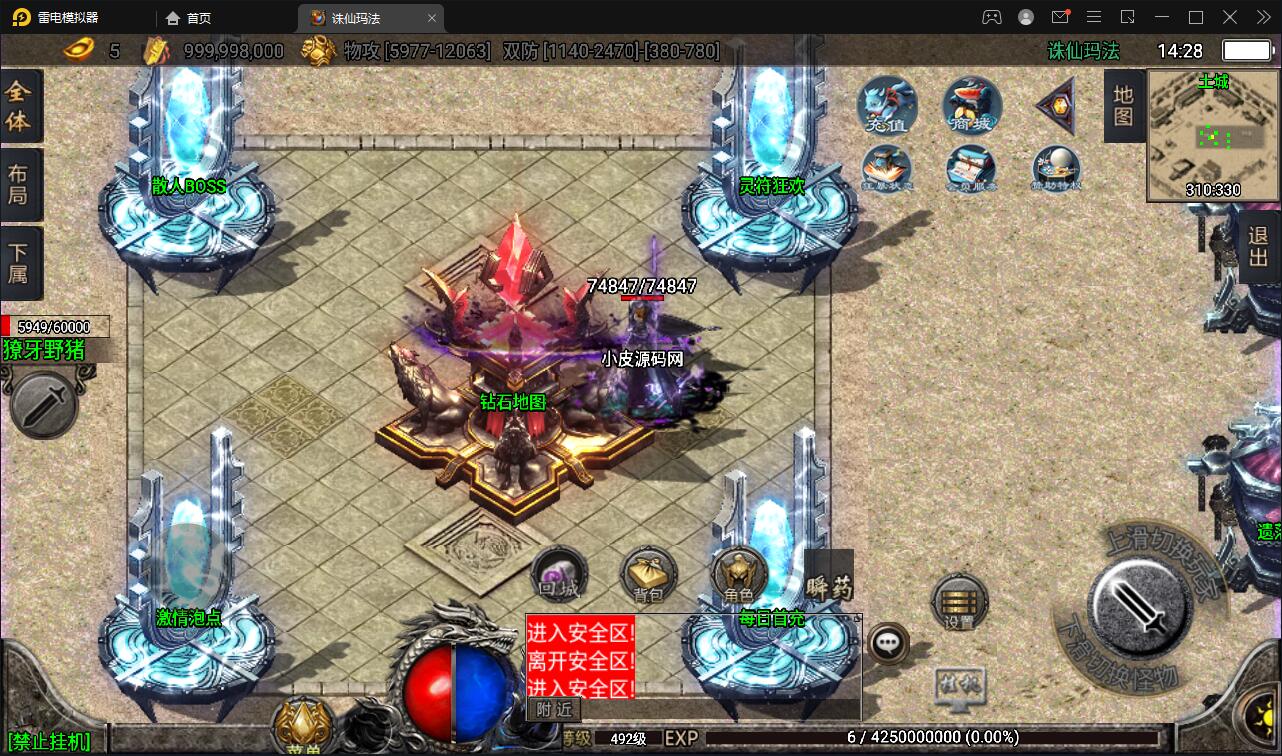Use the 回城 return-to-town icon

(x=559, y=574)
